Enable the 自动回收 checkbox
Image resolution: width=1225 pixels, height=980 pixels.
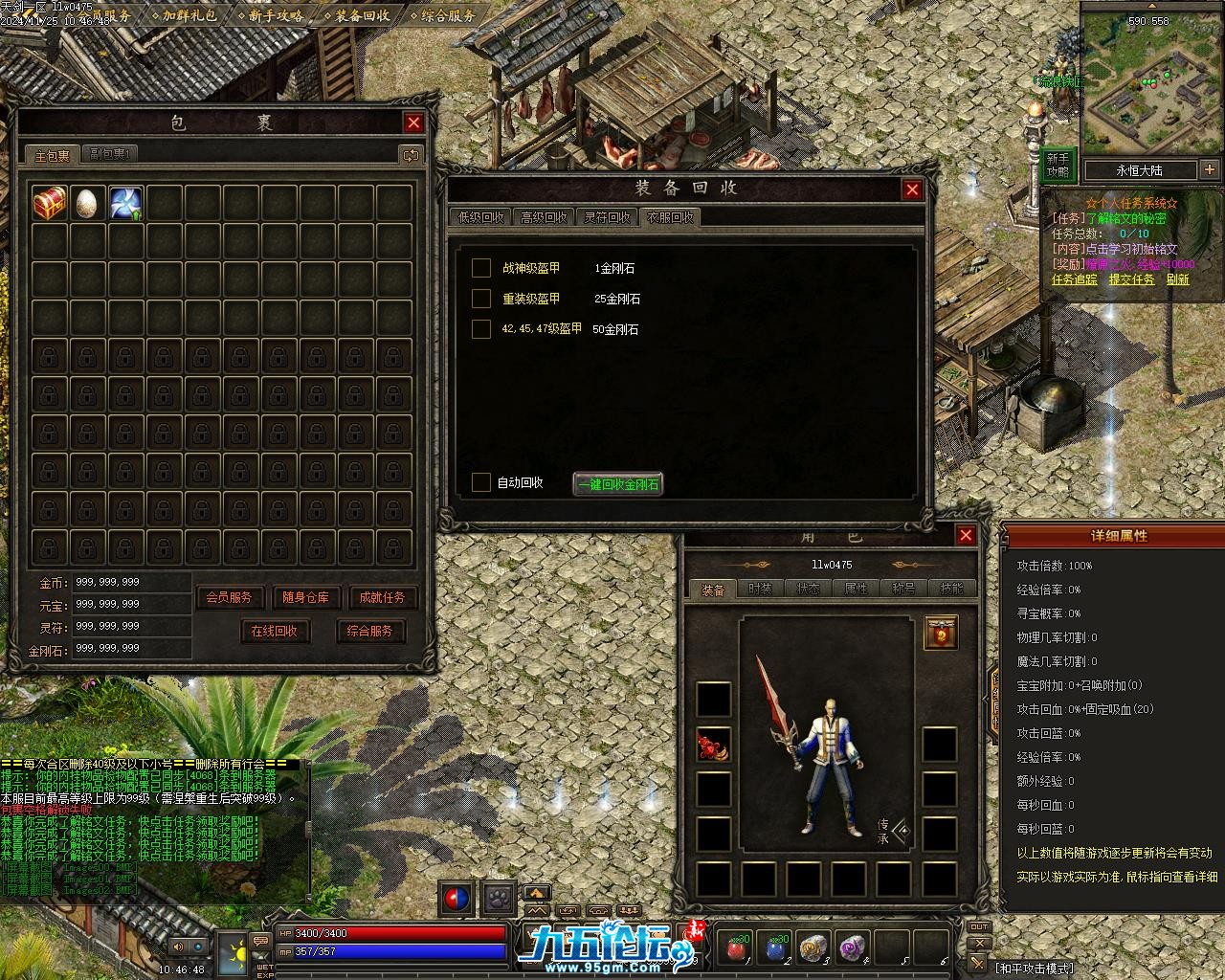click(x=481, y=482)
